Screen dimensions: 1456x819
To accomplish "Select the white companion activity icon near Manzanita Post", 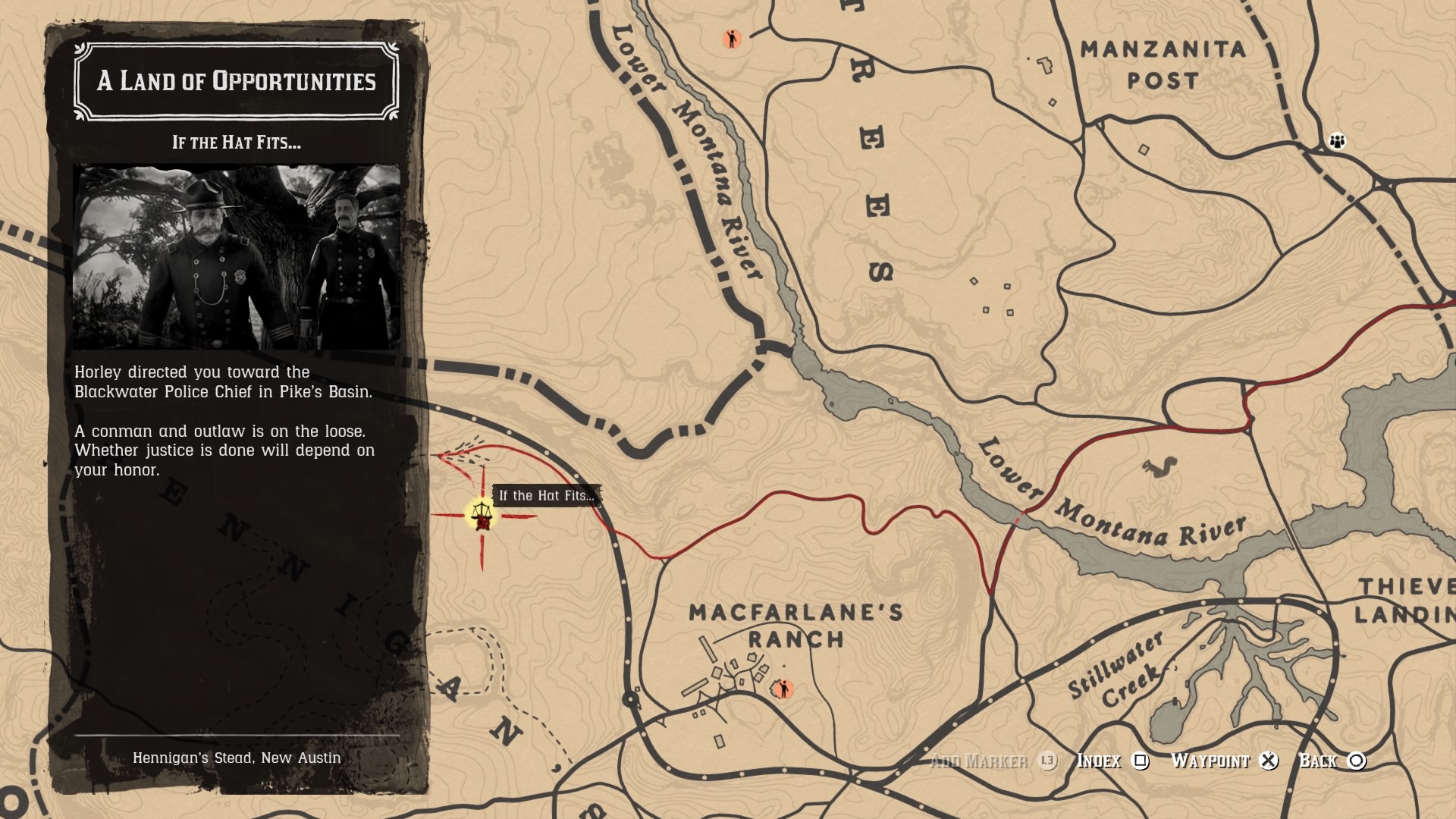I will click(x=1338, y=140).
